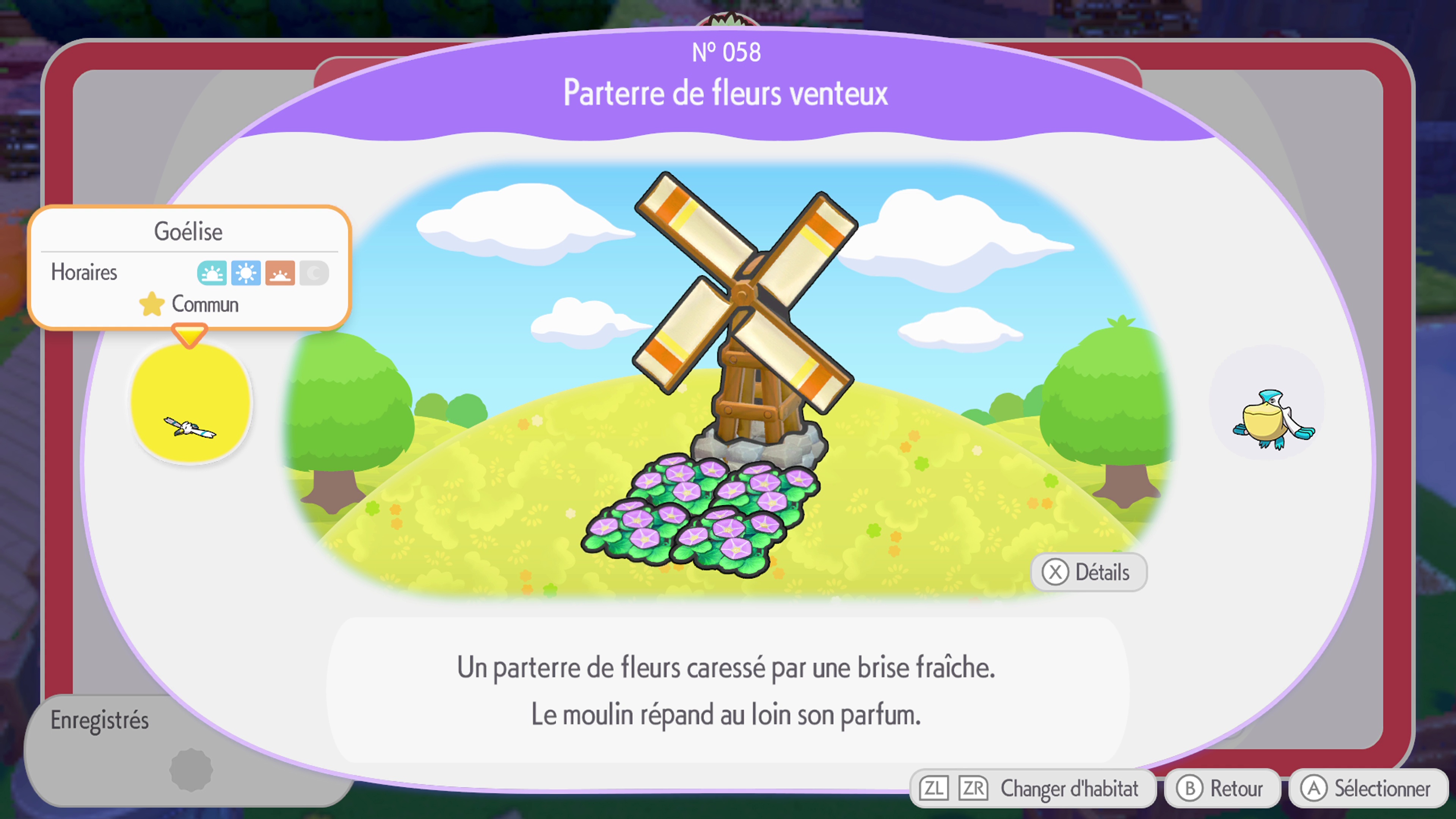The height and width of the screenshot is (819, 1456).
Task: Expand the orange arrow under the Goélise card
Action: coord(190,334)
